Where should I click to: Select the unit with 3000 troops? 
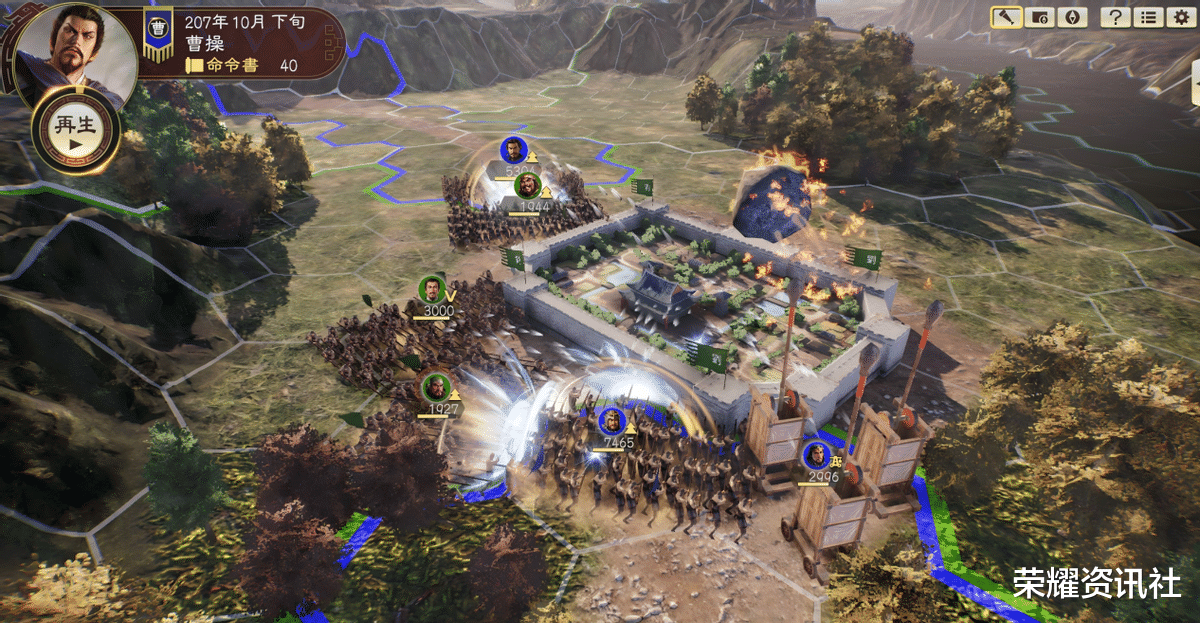tap(431, 290)
